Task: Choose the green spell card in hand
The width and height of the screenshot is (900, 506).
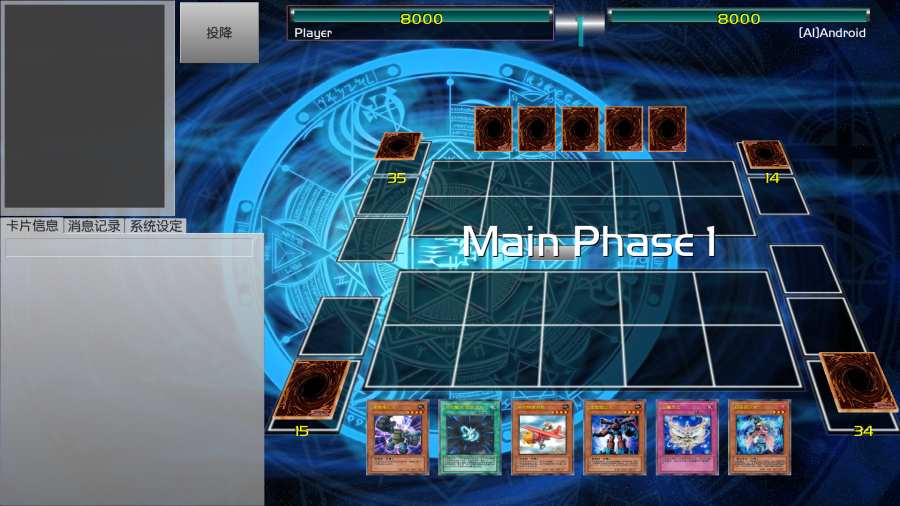Action: point(469,437)
